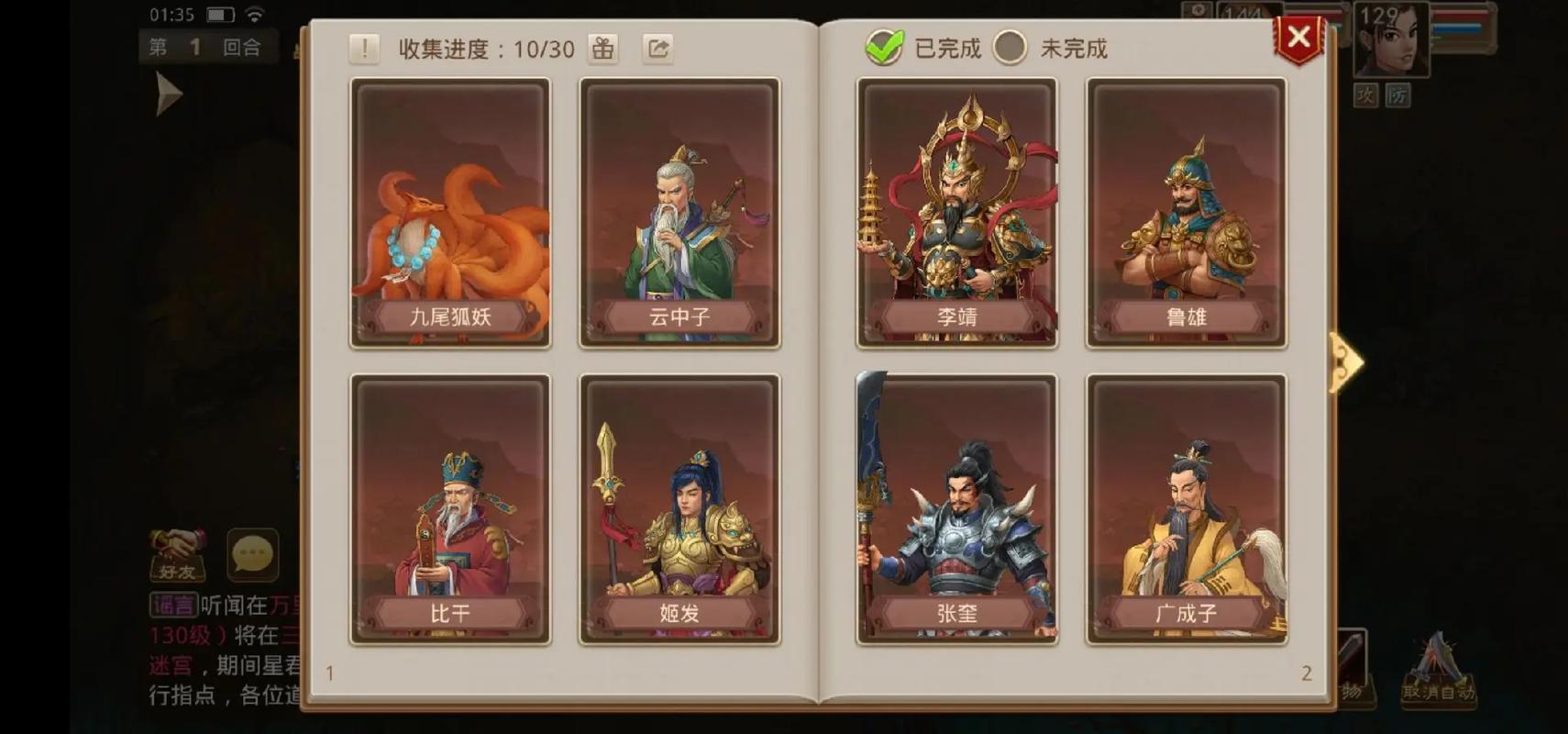Open the gift rewards icon beside collection progress
1568x734 pixels.
click(602, 48)
